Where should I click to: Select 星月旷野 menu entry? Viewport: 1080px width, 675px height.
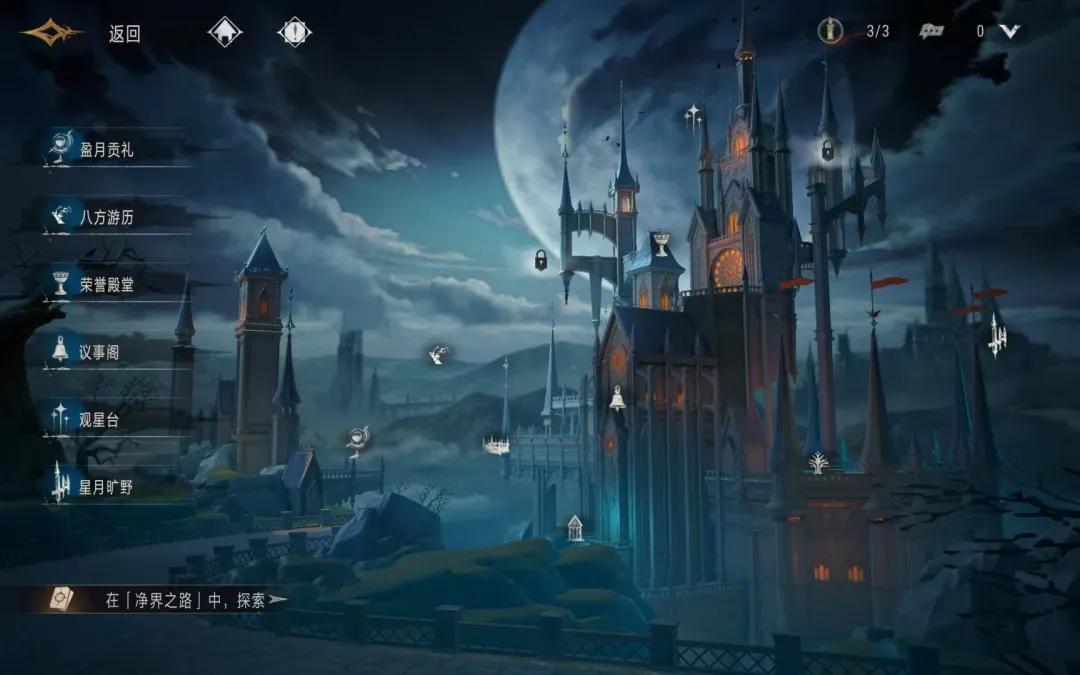coord(106,488)
